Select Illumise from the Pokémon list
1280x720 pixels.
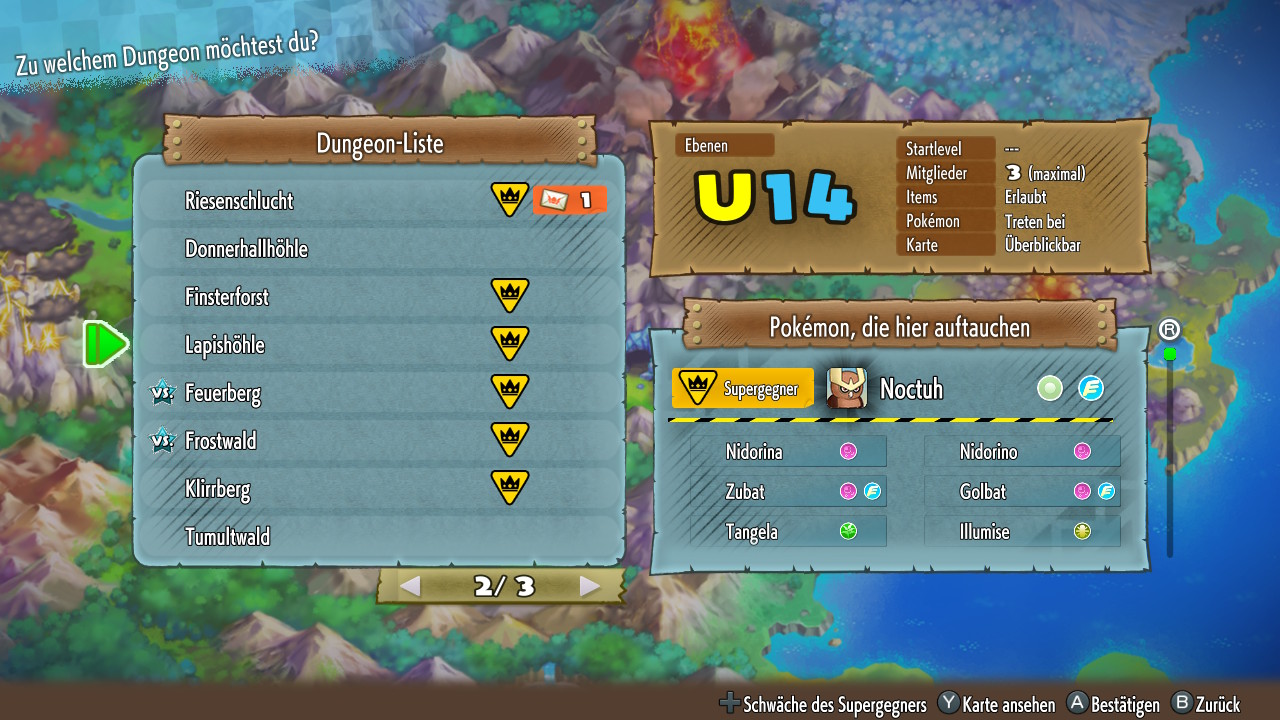1022,532
